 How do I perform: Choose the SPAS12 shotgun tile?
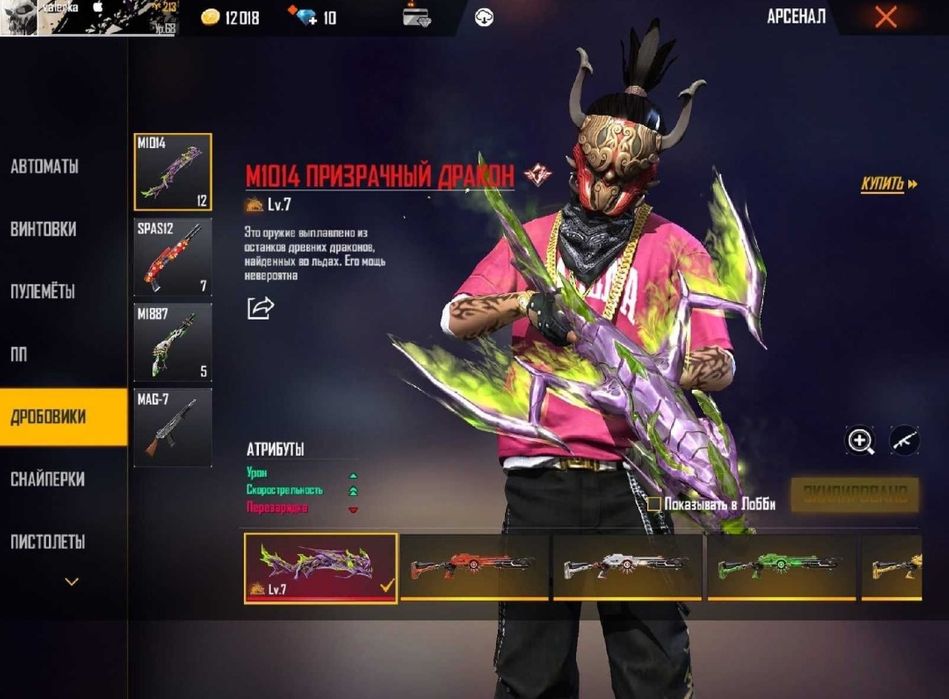172,257
